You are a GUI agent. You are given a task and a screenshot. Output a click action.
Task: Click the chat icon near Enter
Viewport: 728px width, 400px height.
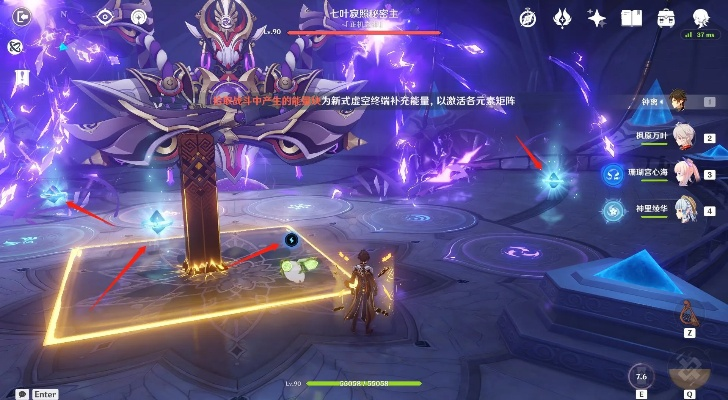[22, 394]
